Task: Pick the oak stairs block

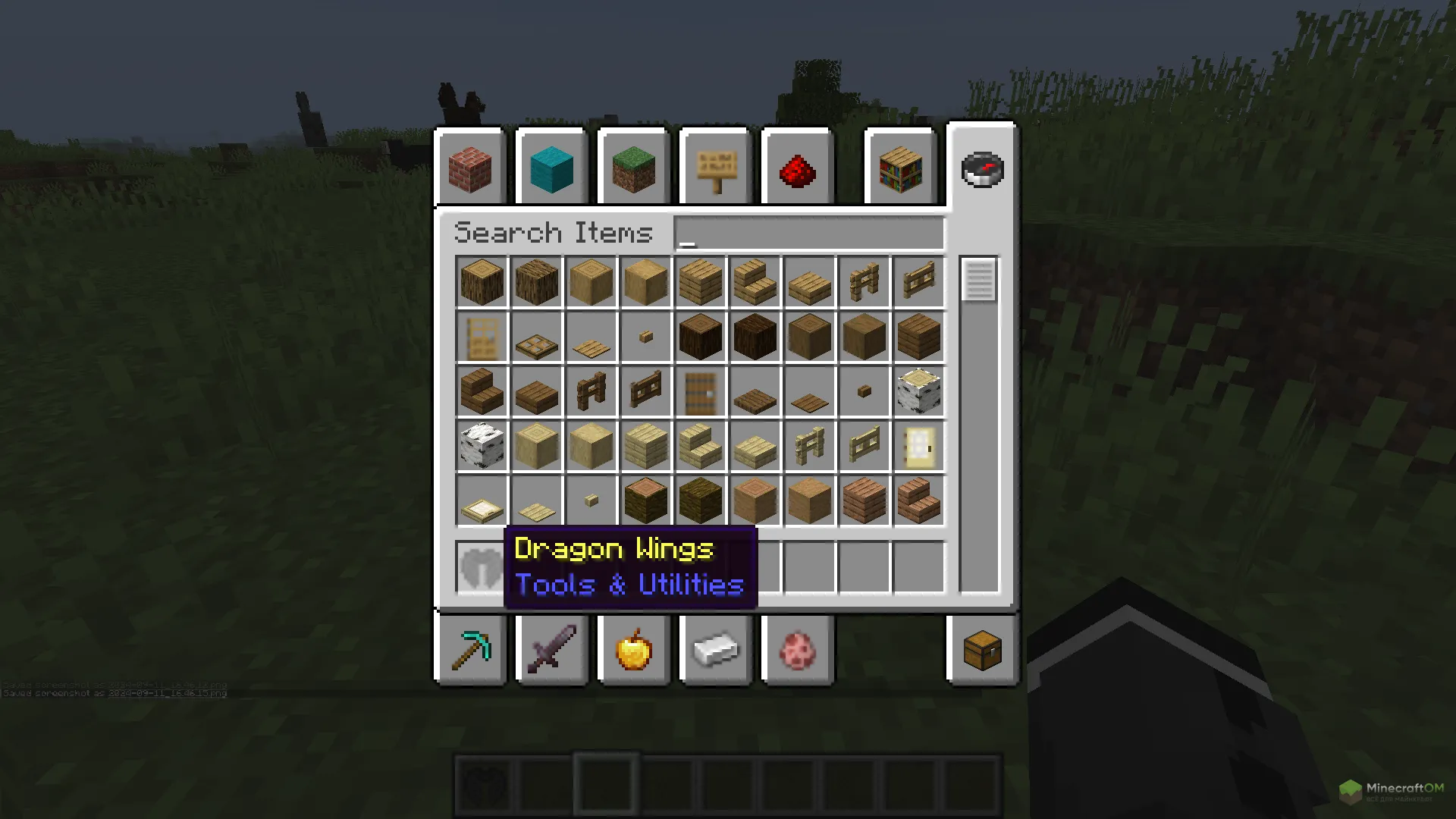Action: coord(755,282)
